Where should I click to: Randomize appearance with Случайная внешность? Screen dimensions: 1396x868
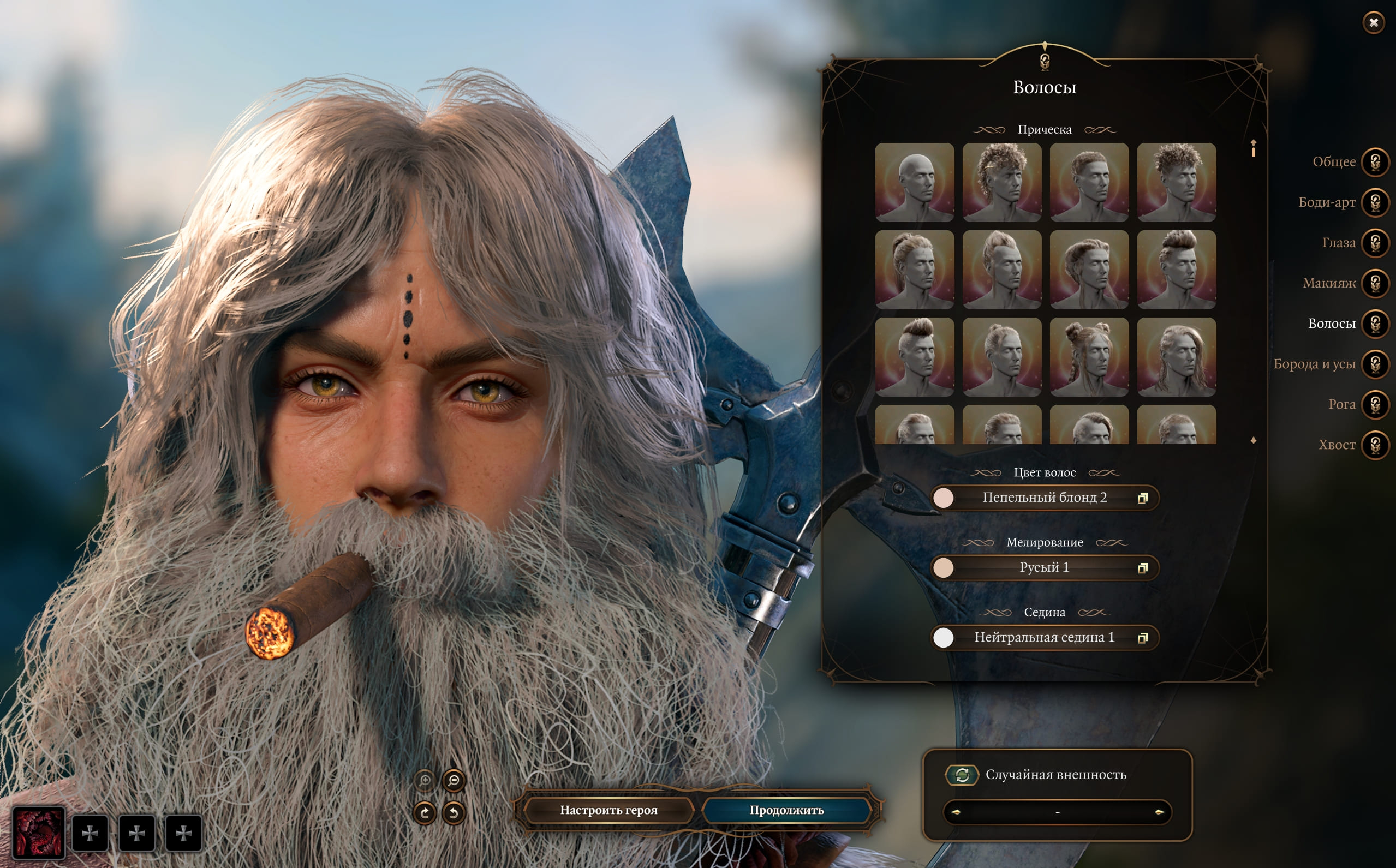coord(962,775)
